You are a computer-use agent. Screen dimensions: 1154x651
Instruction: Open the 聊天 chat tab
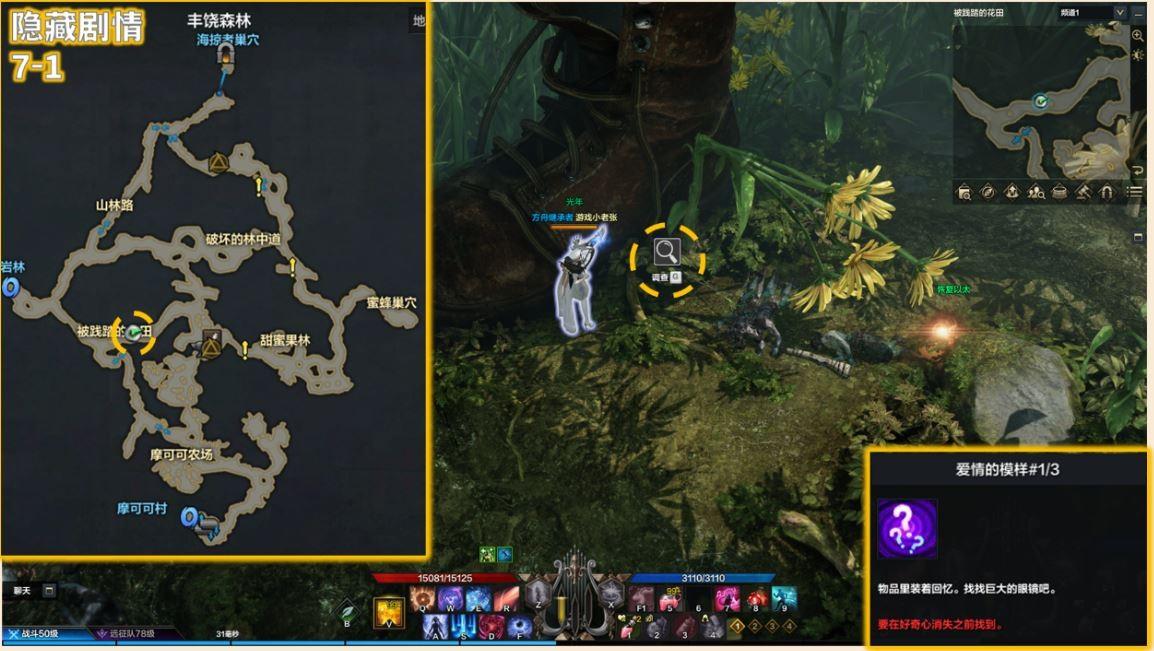coord(22,591)
